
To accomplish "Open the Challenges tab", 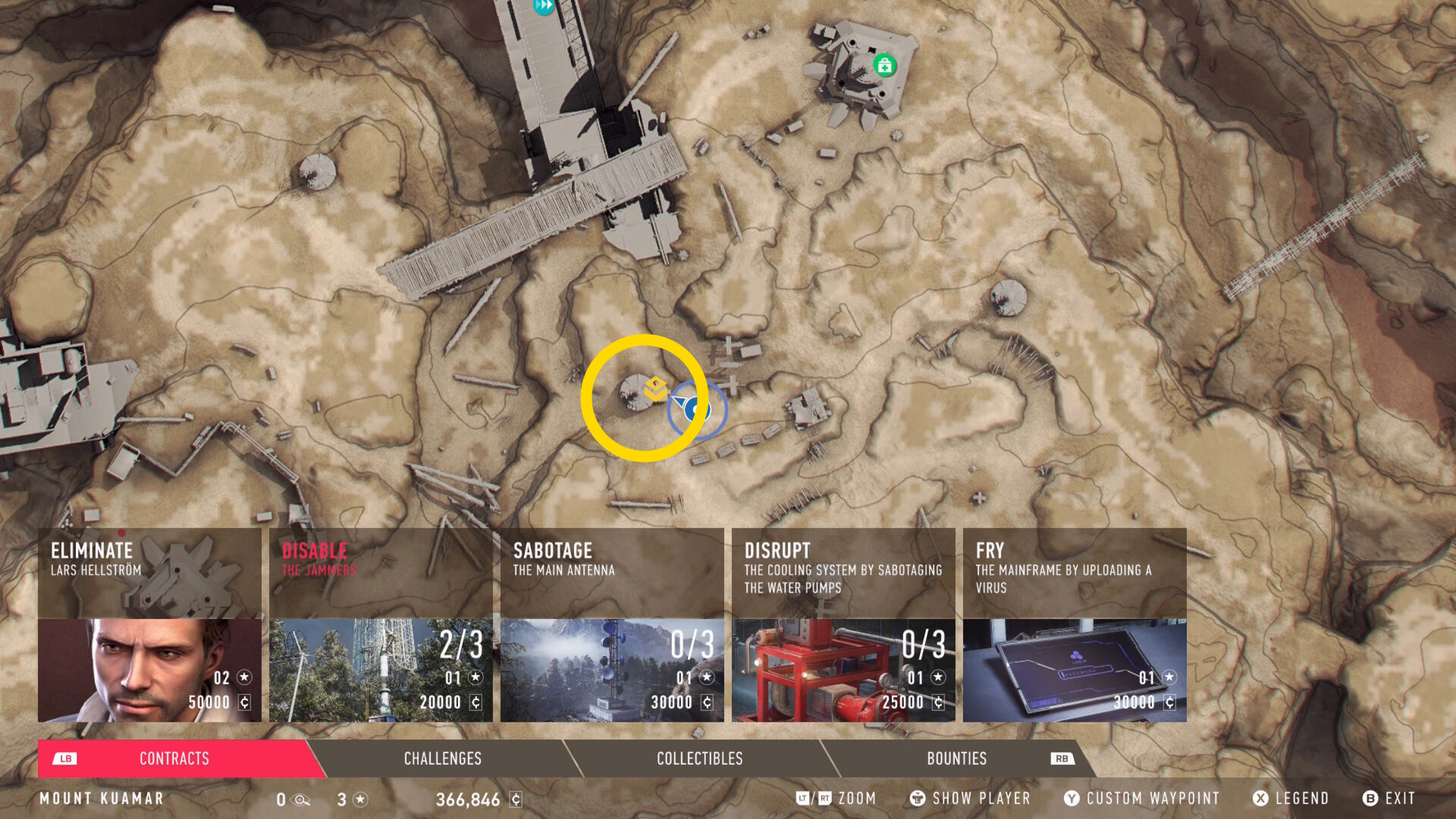I will [x=443, y=758].
